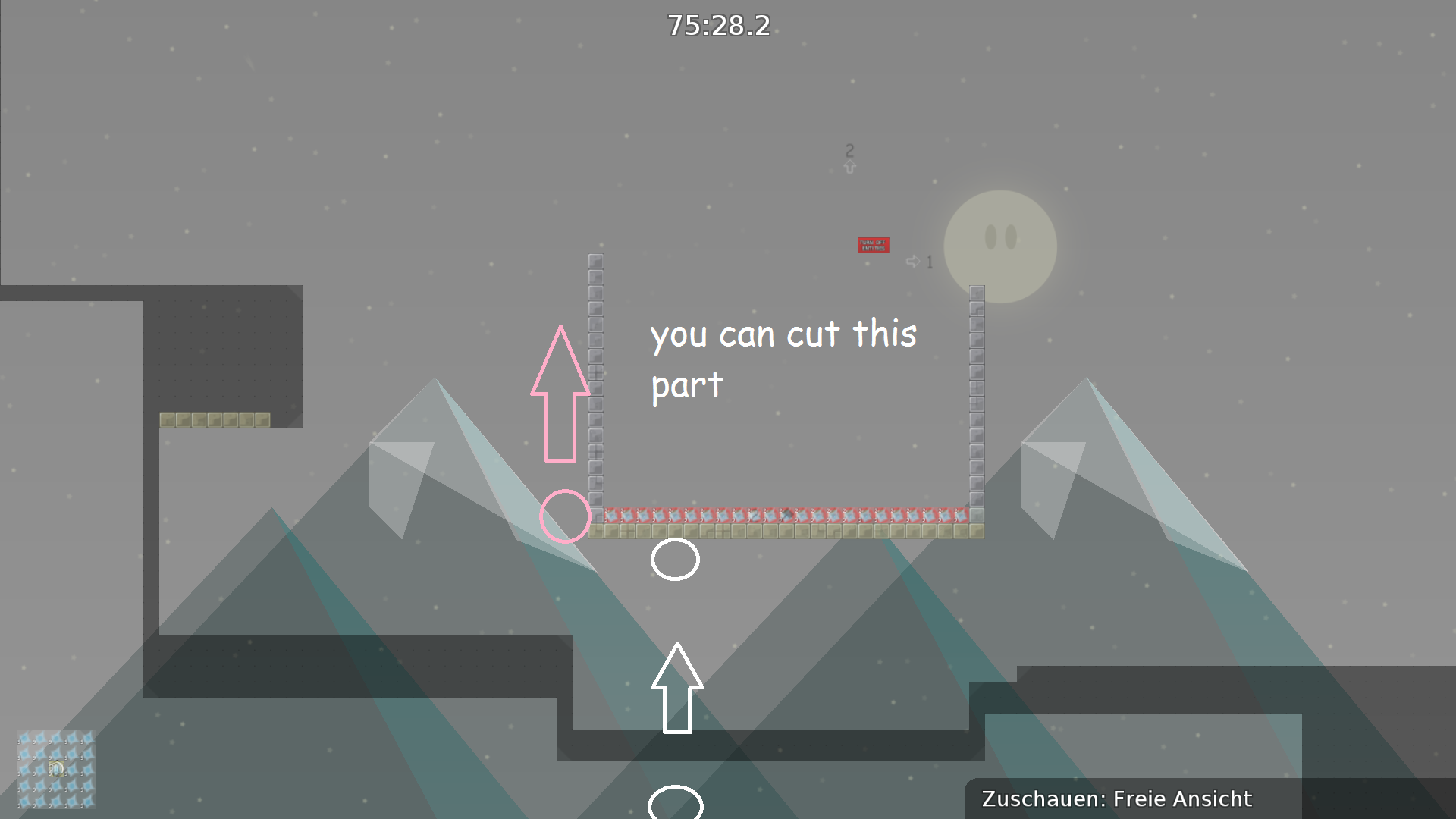Click the text 'you can cut this part'
The height and width of the screenshot is (819, 1456).
(x=783, y=356)
